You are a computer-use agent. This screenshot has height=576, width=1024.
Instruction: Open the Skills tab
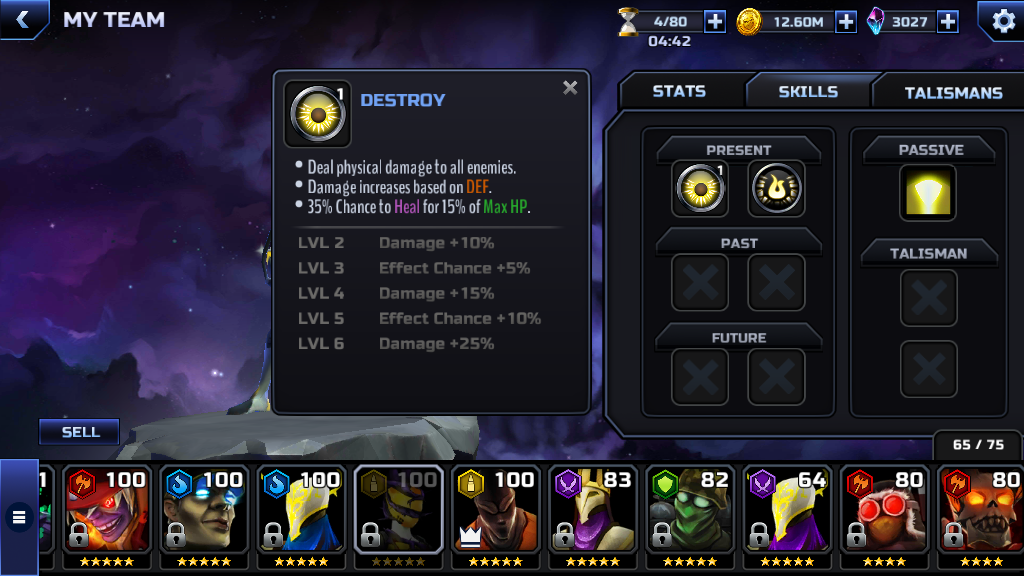pyautogui.click(x=808, y=91)
